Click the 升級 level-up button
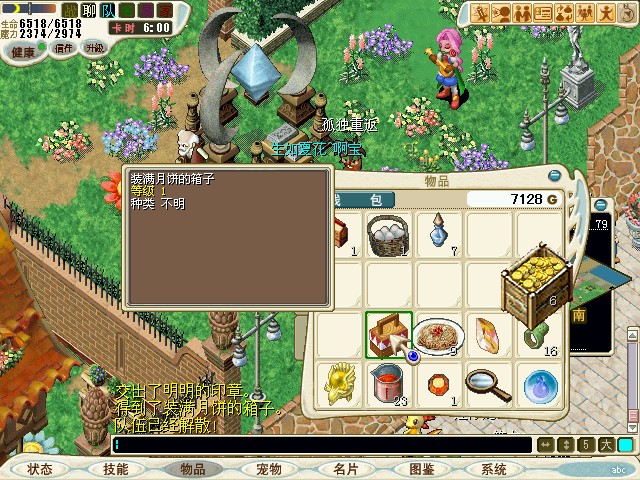 (95, 47)
